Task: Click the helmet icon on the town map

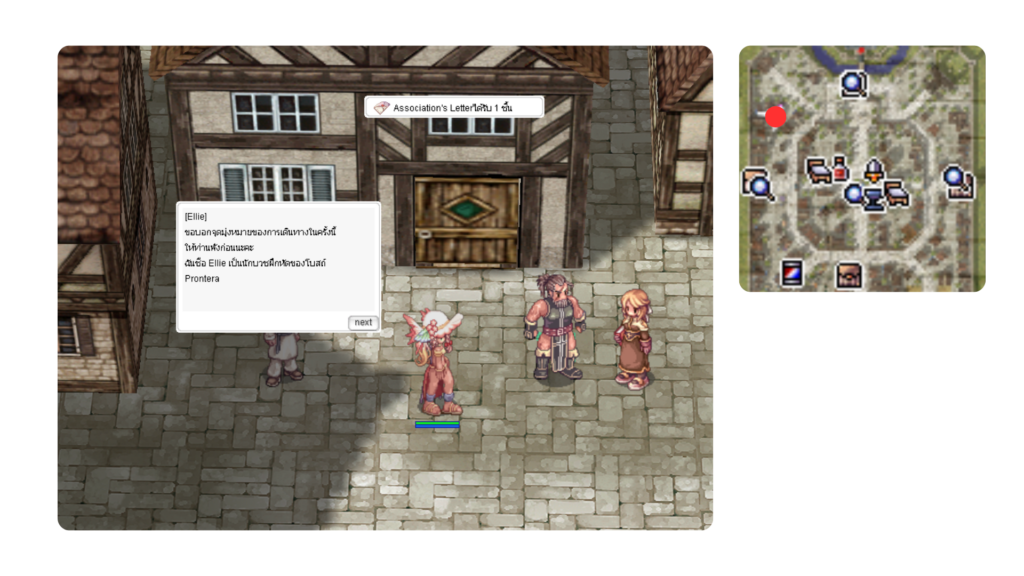Action: tap(875, 168)
